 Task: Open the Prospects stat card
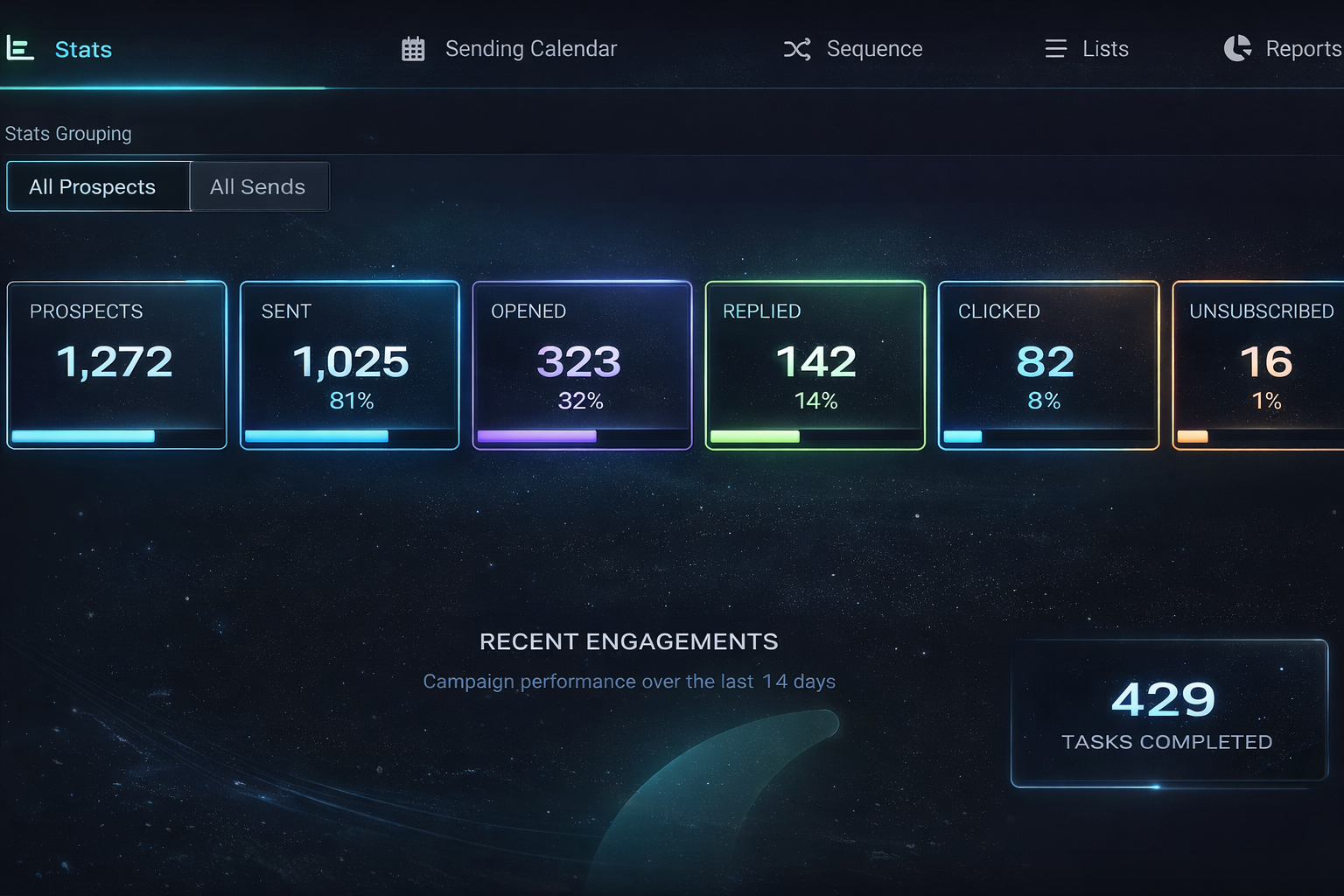[x=116, y=365]
